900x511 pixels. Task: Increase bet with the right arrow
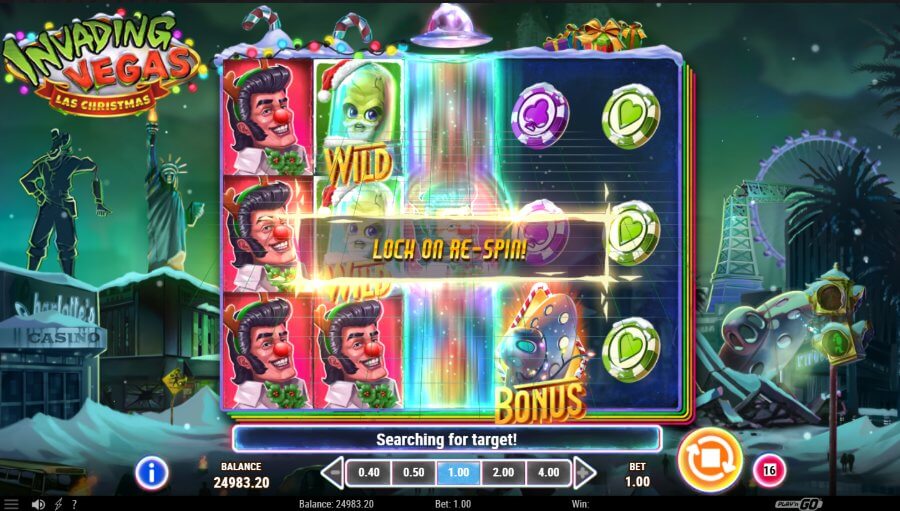click(585, 472)
